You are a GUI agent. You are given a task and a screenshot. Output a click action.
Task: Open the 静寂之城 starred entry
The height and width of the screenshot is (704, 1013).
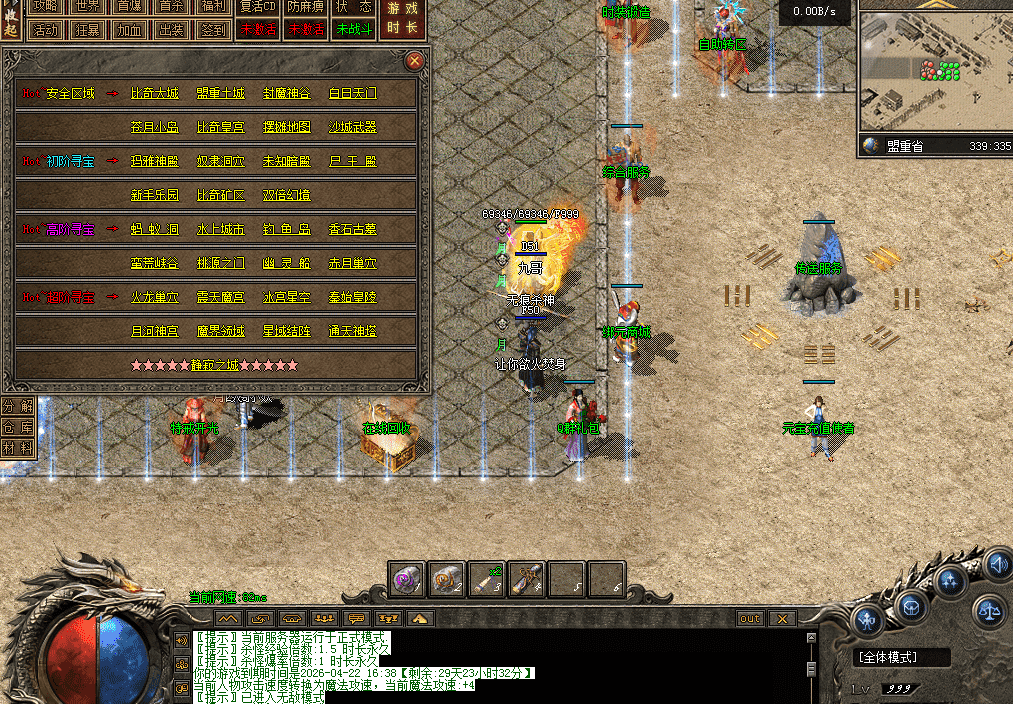[x=215, y=365]
